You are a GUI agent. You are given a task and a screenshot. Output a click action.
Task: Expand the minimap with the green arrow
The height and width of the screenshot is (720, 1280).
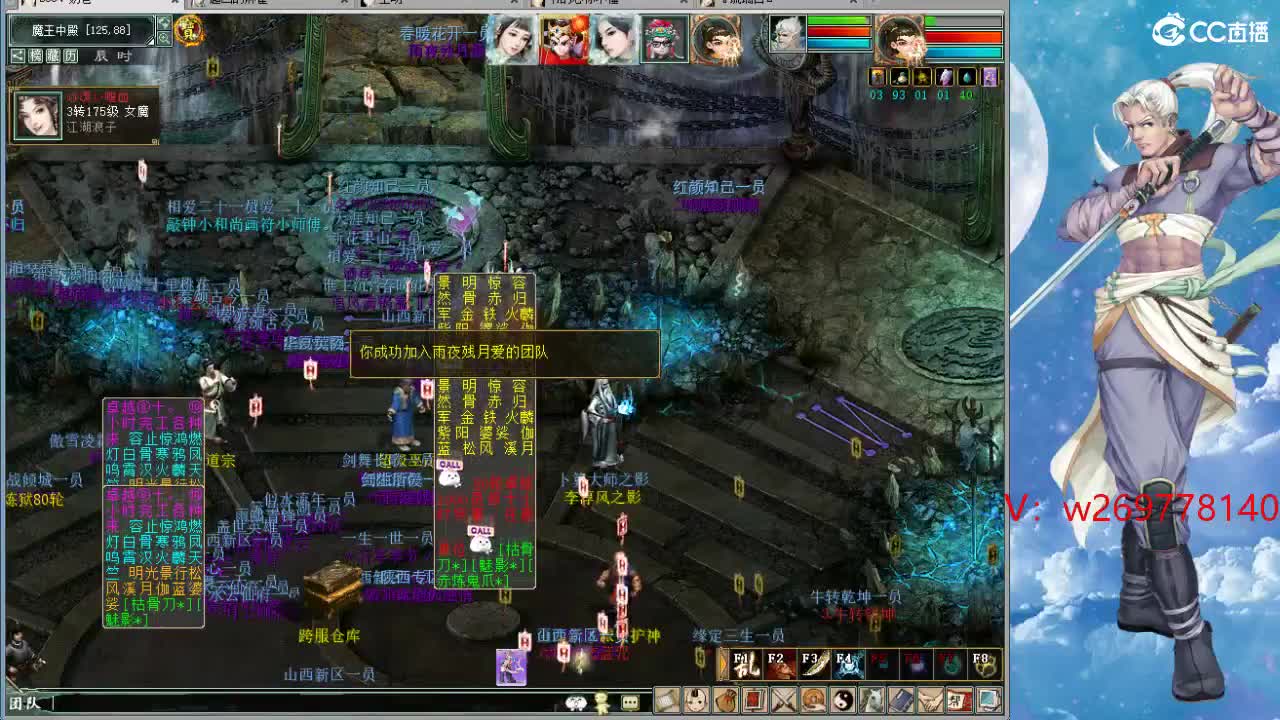[x=164, y=22]
